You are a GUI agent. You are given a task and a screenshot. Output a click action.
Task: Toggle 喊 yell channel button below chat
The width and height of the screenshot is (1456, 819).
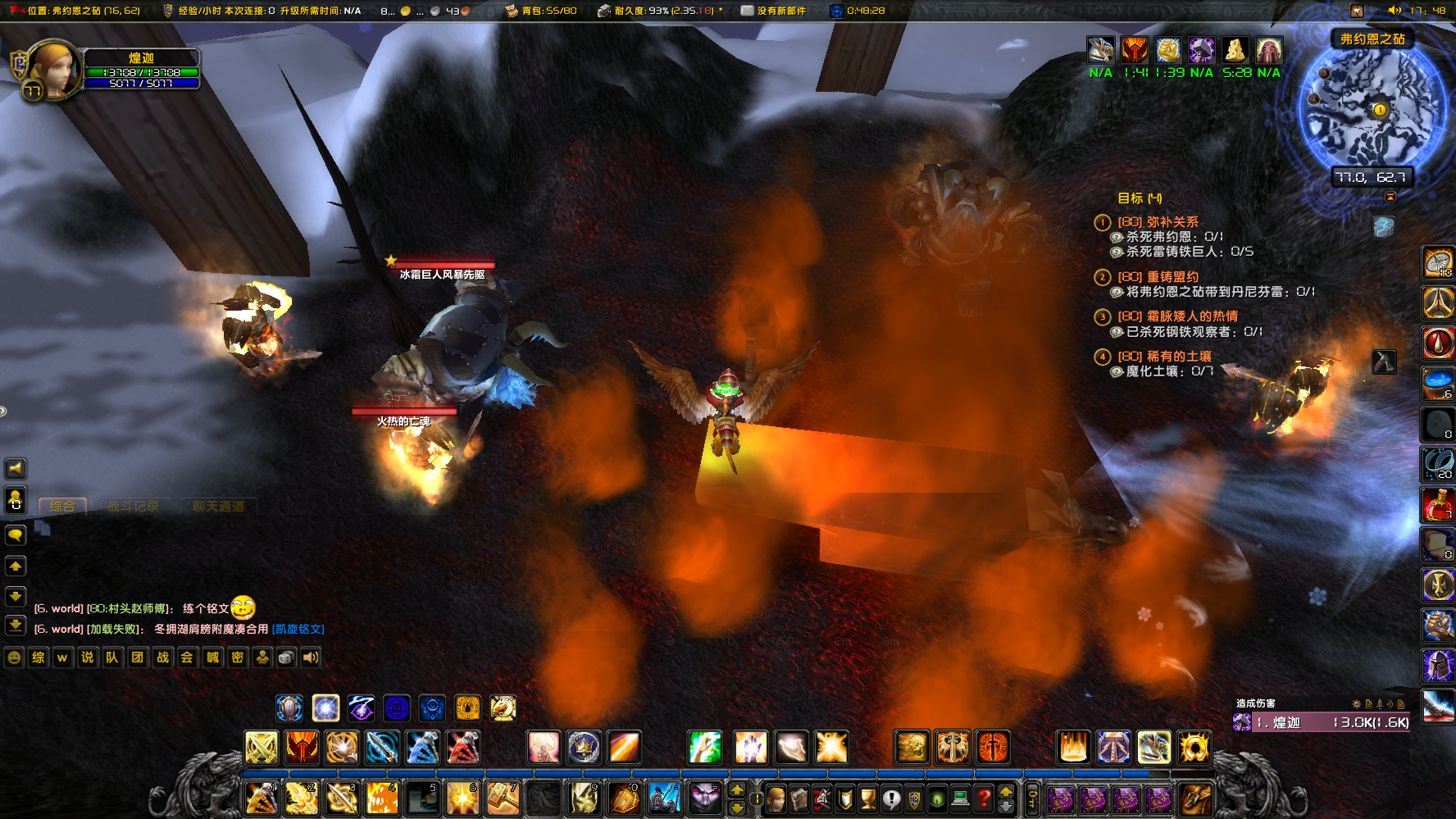tap(212, 657)
